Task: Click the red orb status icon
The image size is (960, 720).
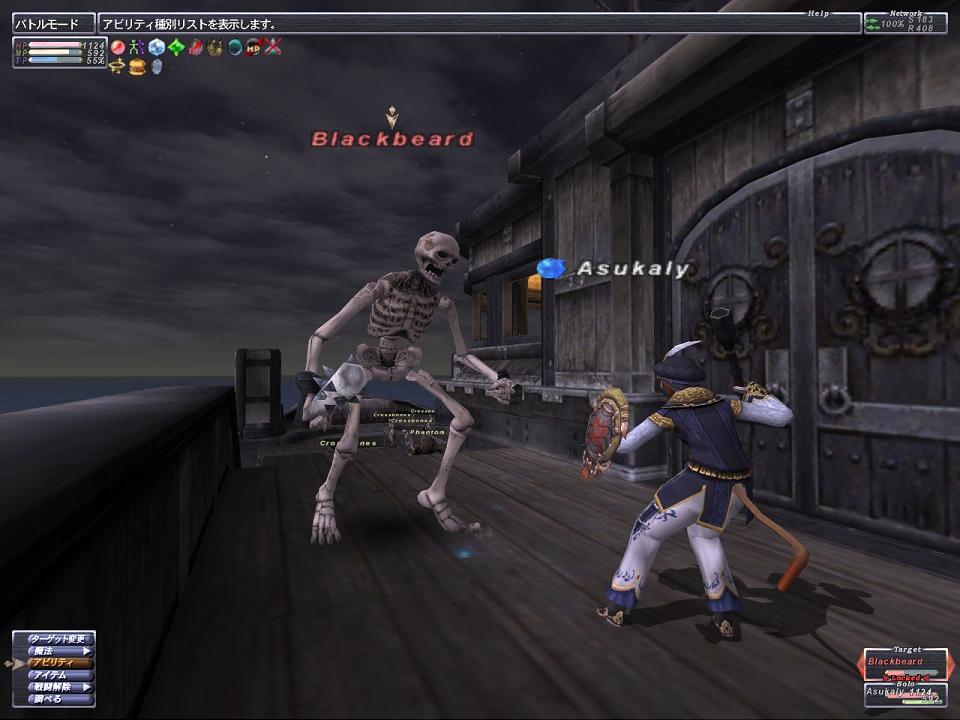Action: 118,47
